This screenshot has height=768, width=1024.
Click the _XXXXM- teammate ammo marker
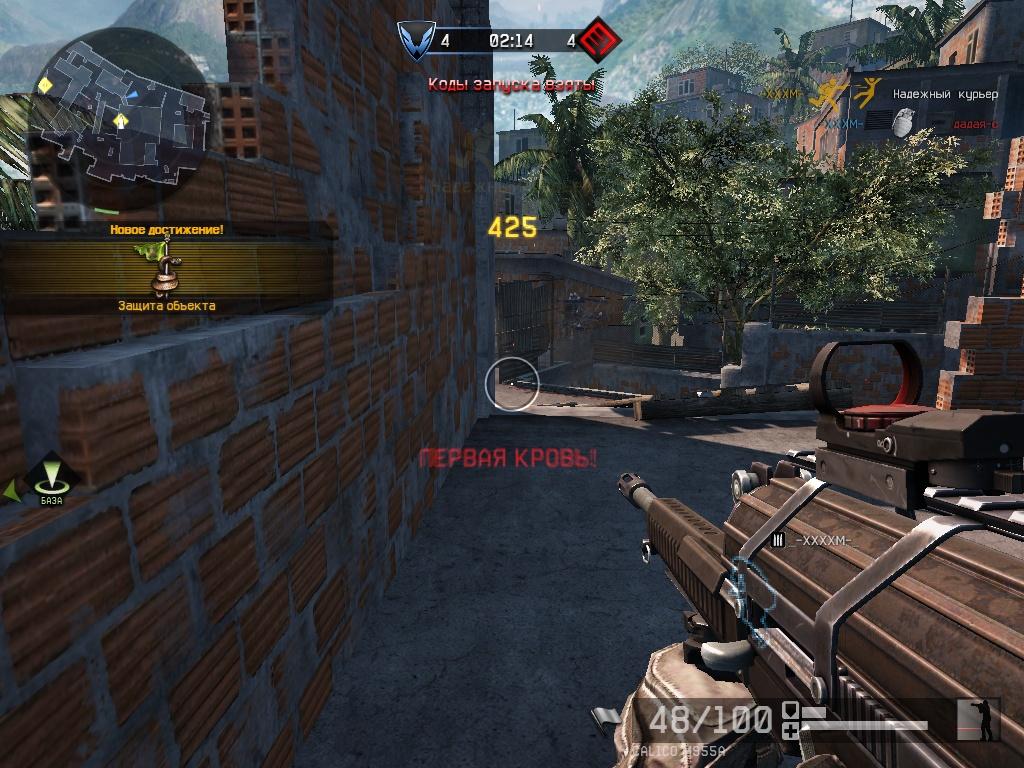pos(778,540)
